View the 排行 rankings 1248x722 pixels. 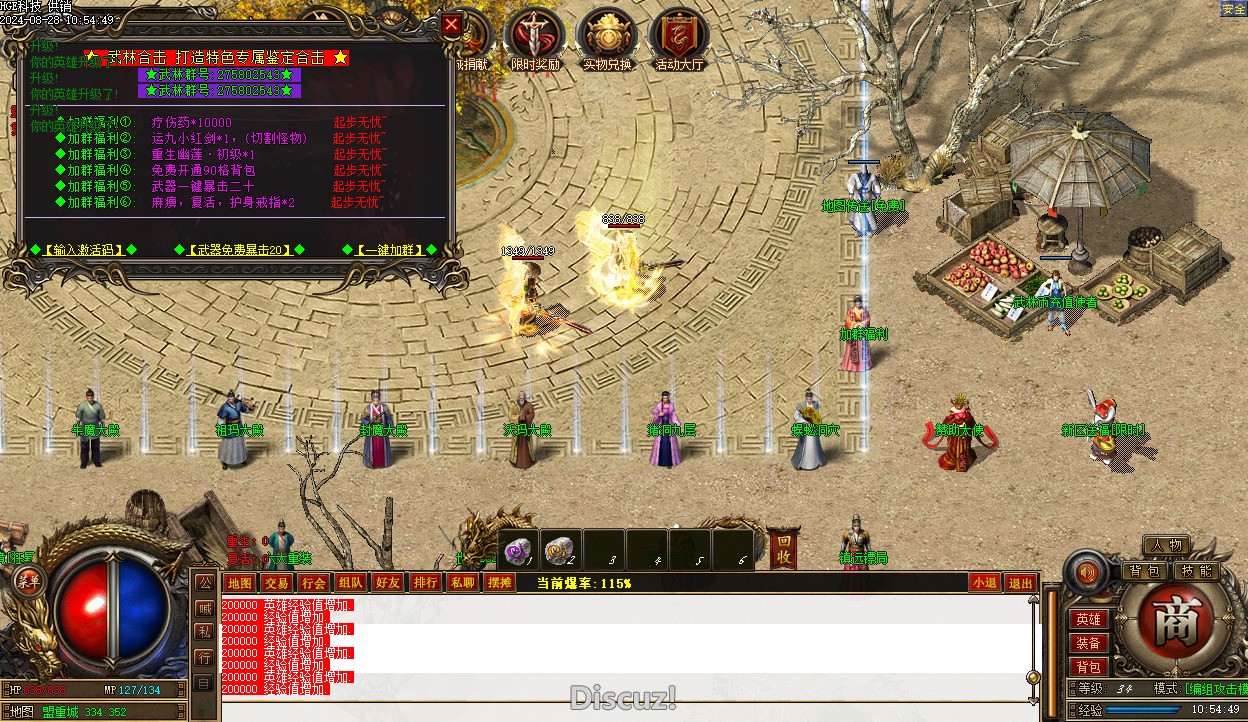(425, 583)
